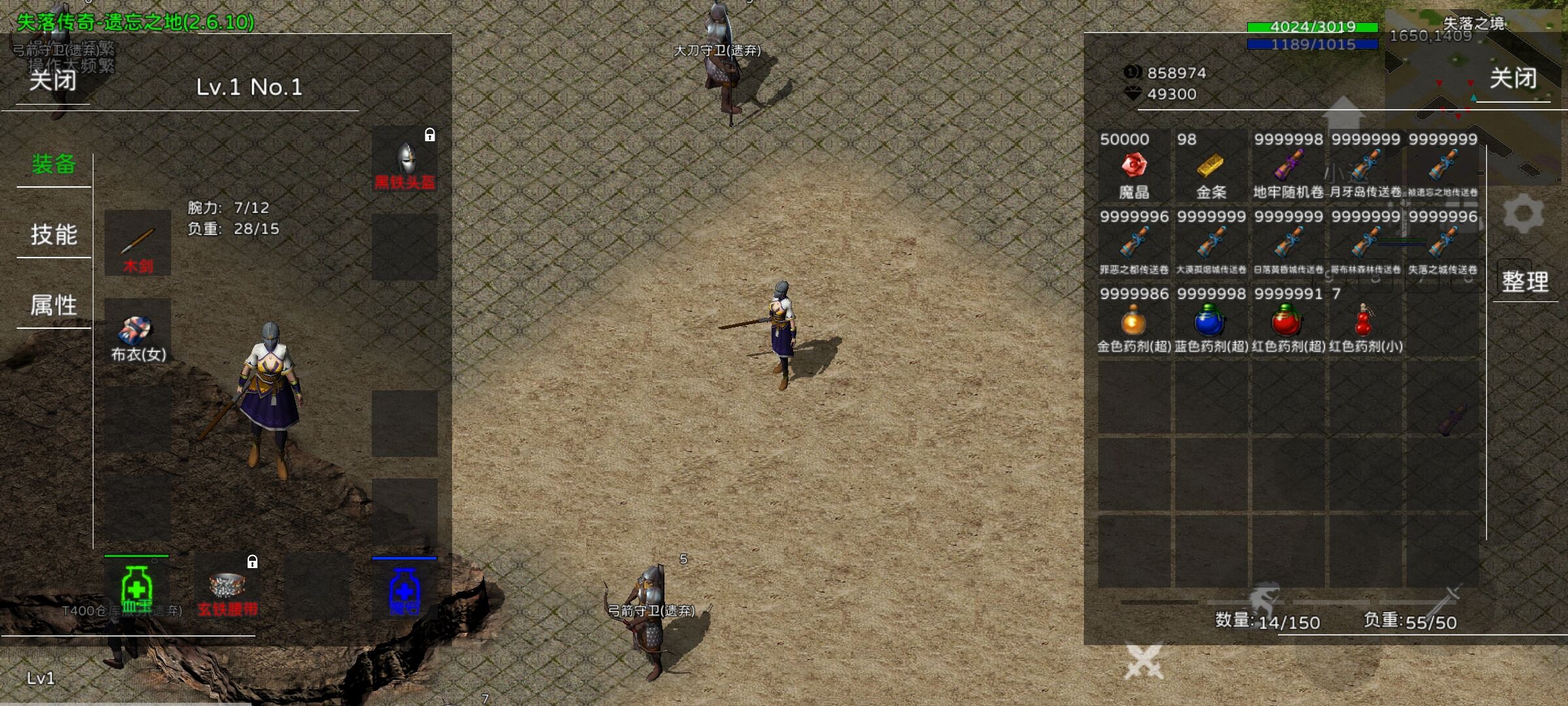
Task: Pick the 魔晶 red crystal item
Action: (x=1134, y=167)
